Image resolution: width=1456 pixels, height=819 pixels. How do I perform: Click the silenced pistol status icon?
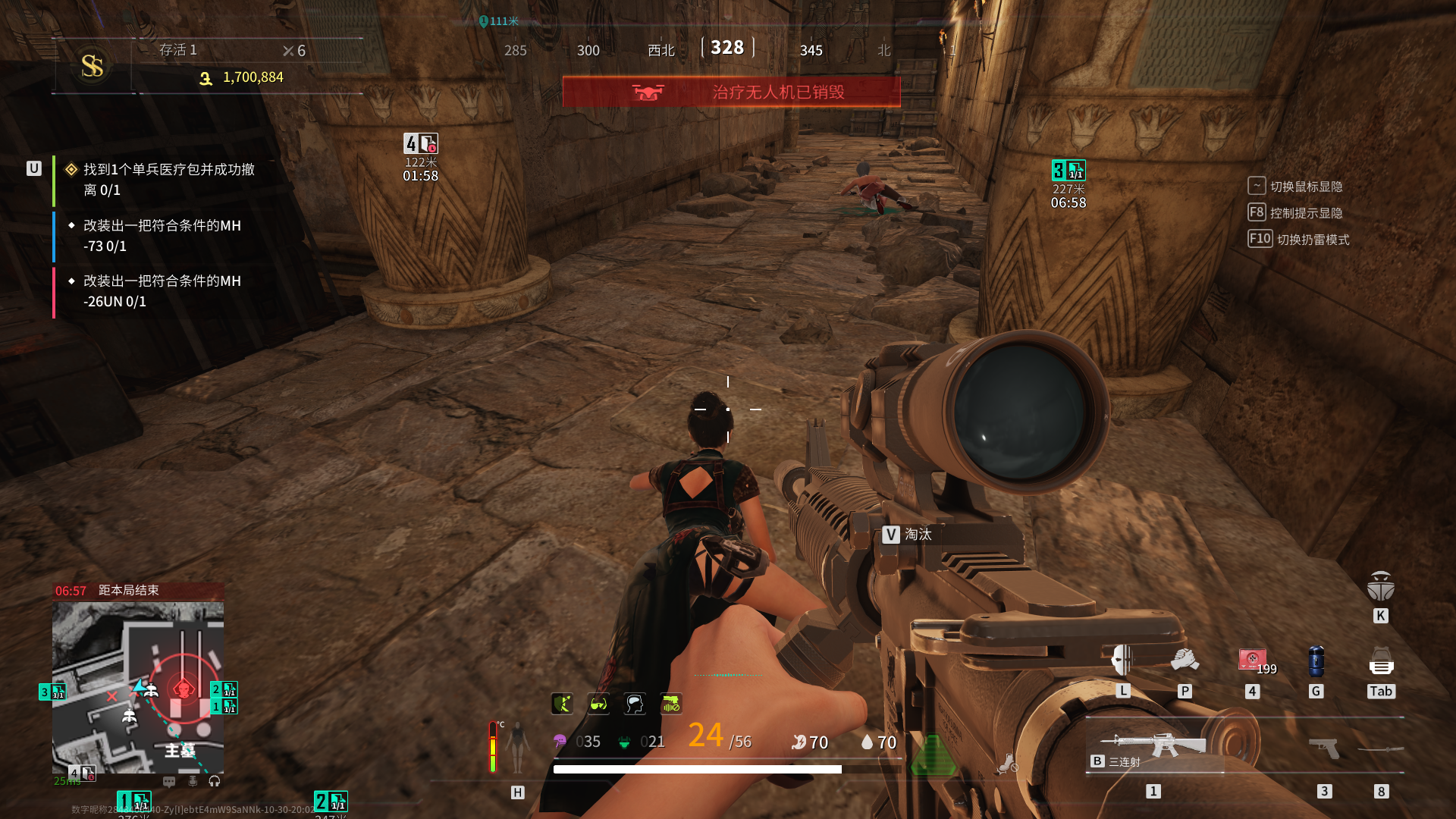(671, 704)
